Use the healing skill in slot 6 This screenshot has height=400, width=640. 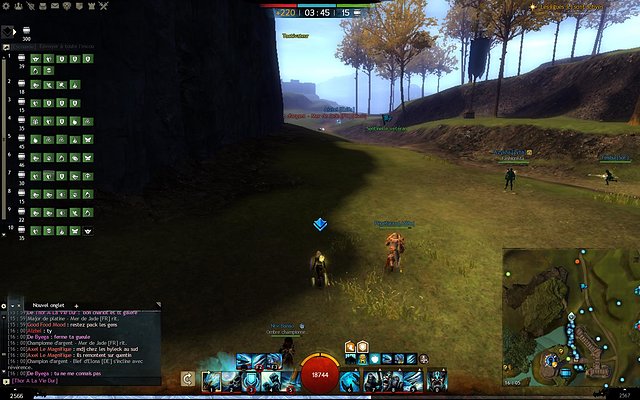pyautogui.click(x=350, y=380)
